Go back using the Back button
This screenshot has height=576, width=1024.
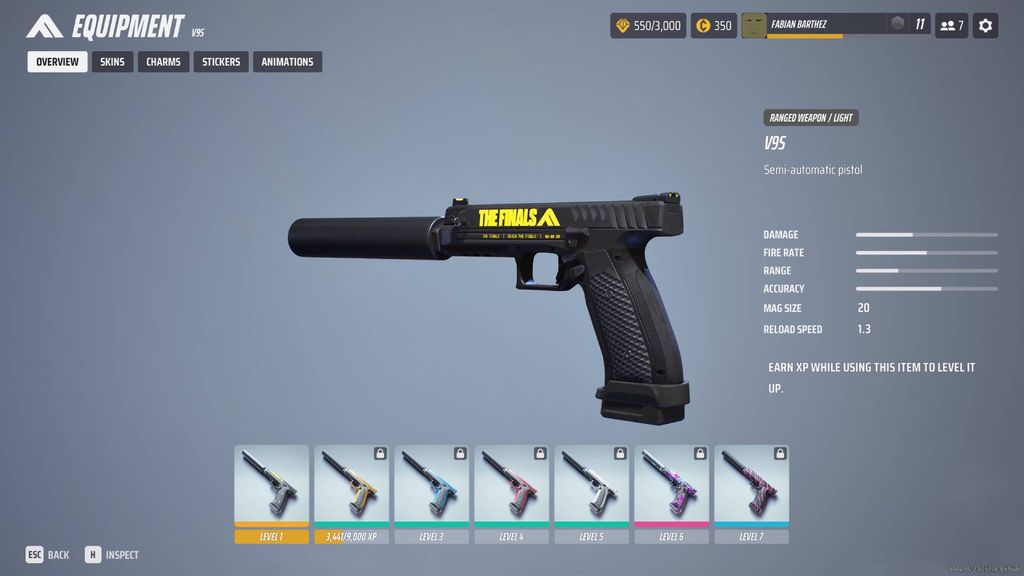coord(48,555)
